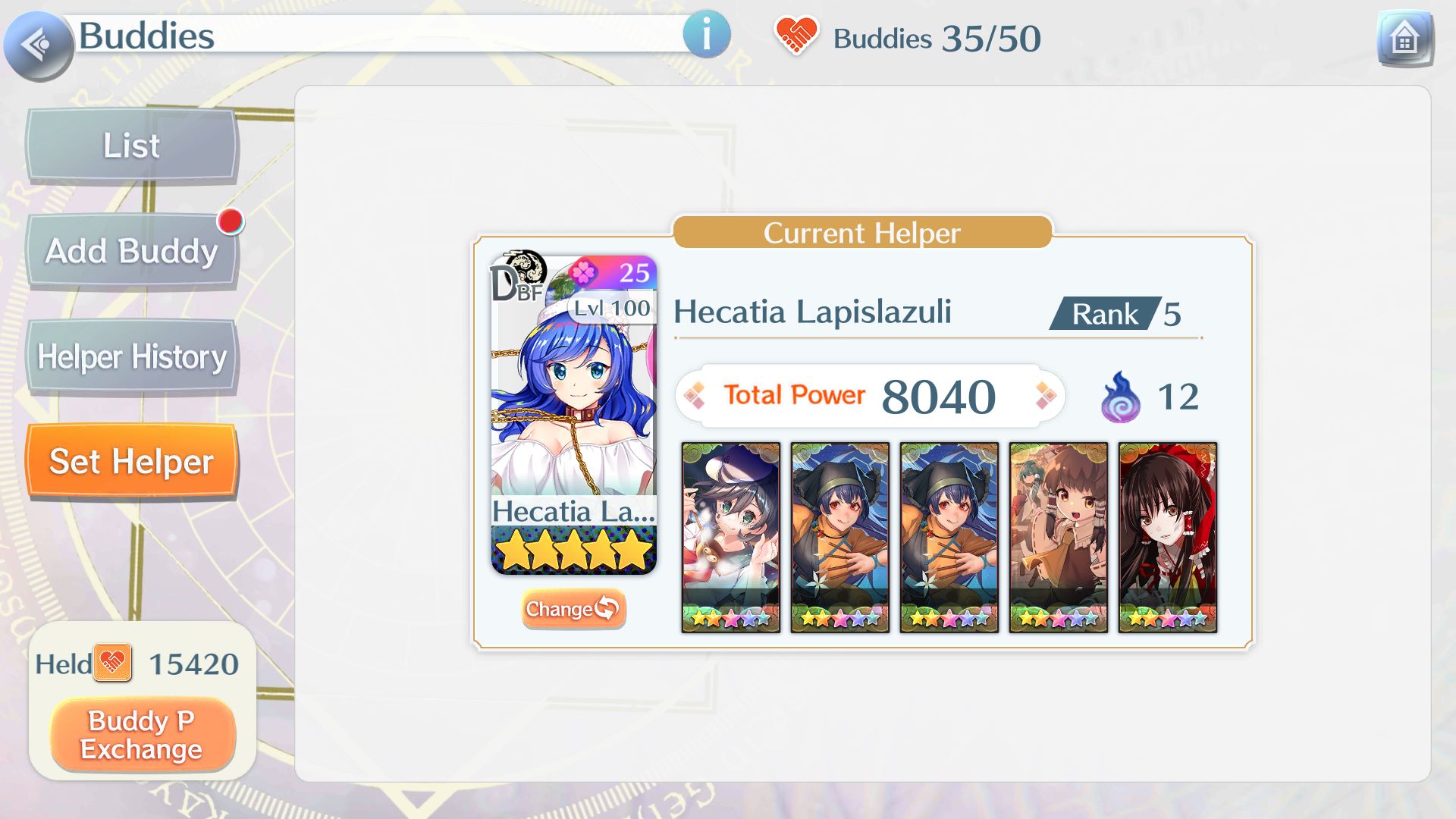Change the current helper character
The image size is (1456, 819).
573,609
